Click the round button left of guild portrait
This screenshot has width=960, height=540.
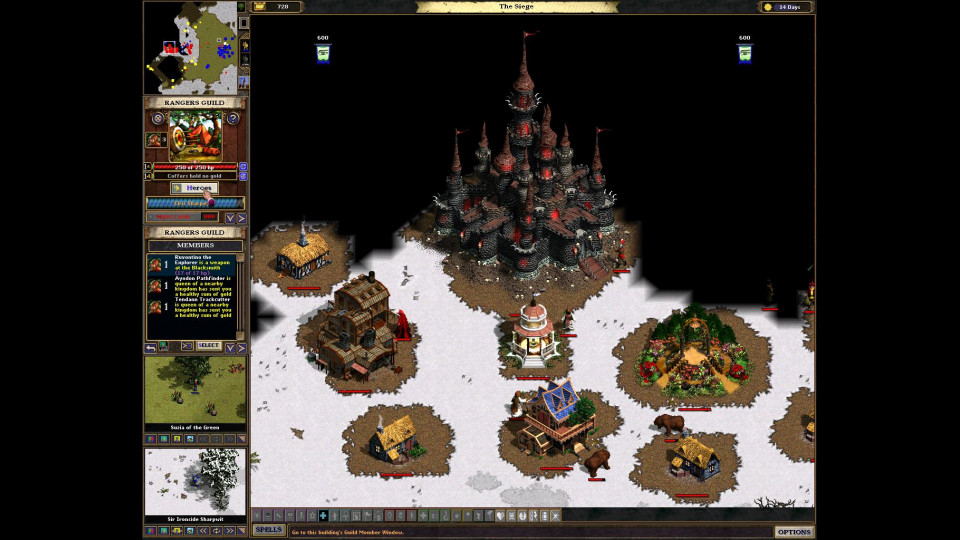[157, 118]
